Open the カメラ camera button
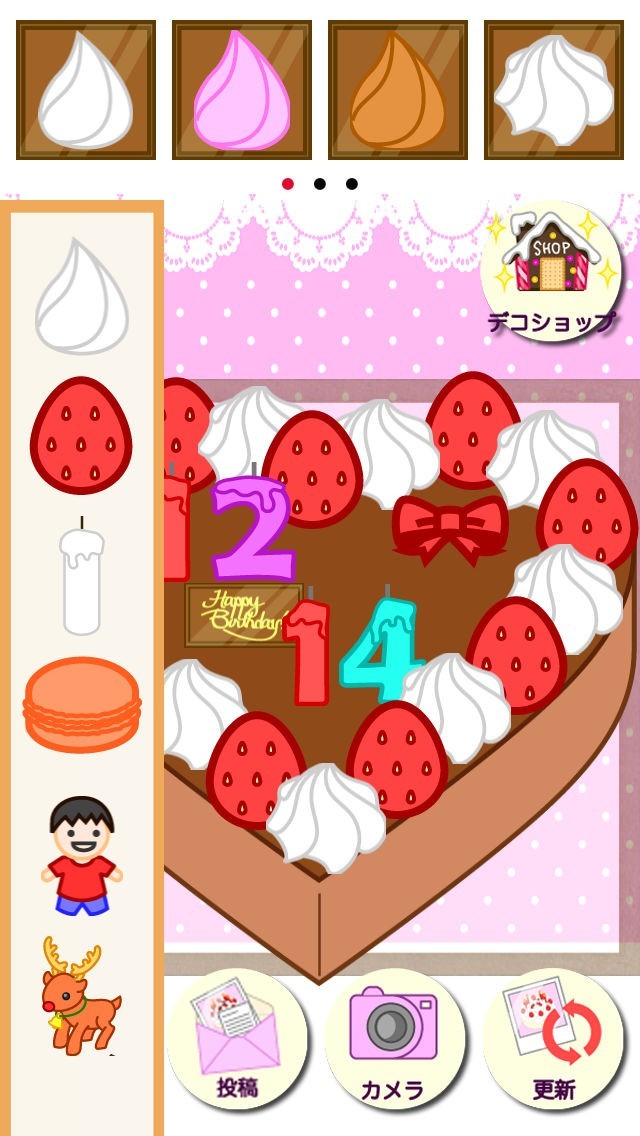Viewport: 640px width, 1136px height. tap(395, 1039)
